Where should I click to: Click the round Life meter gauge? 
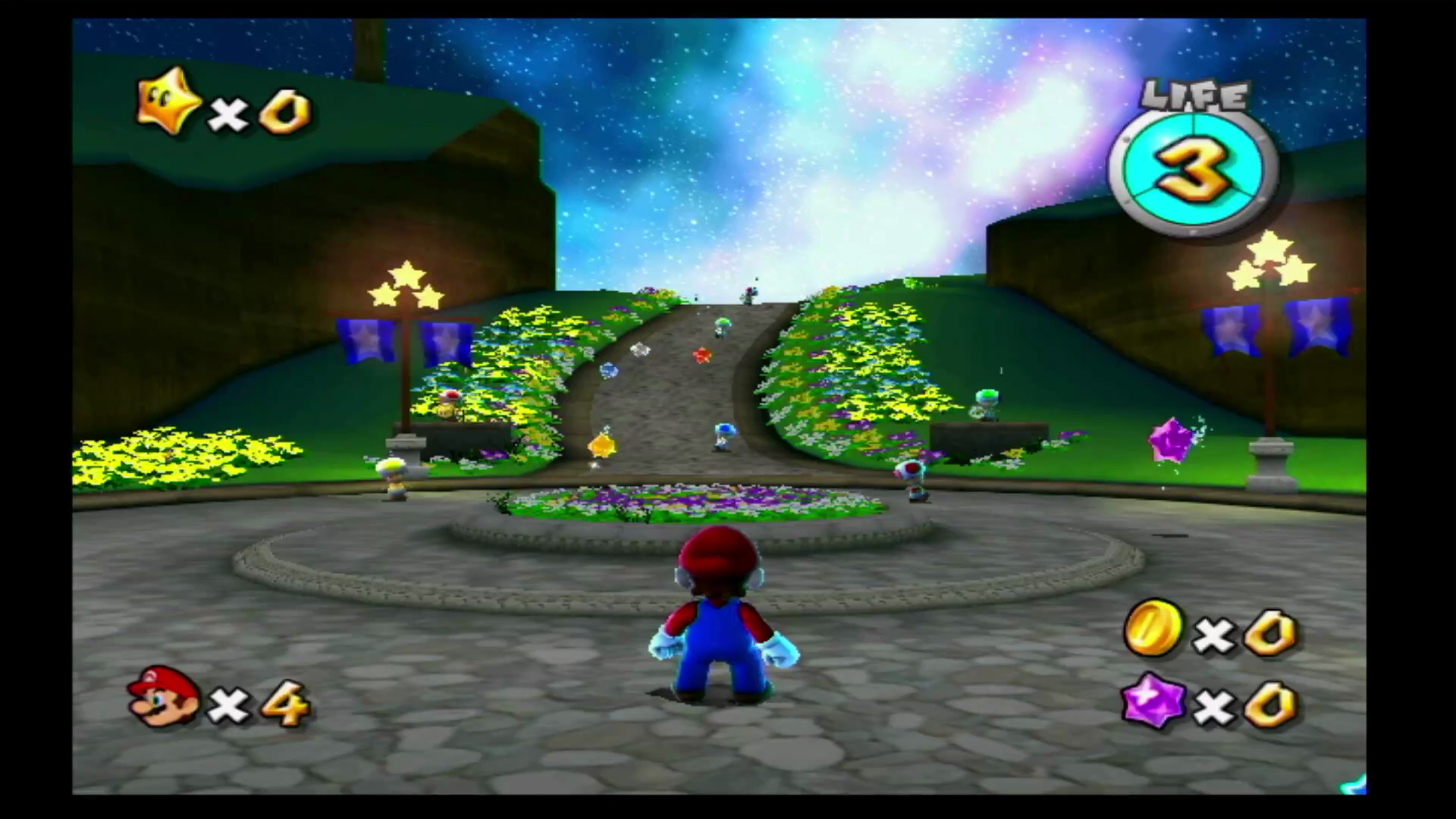click(1192, 171)
